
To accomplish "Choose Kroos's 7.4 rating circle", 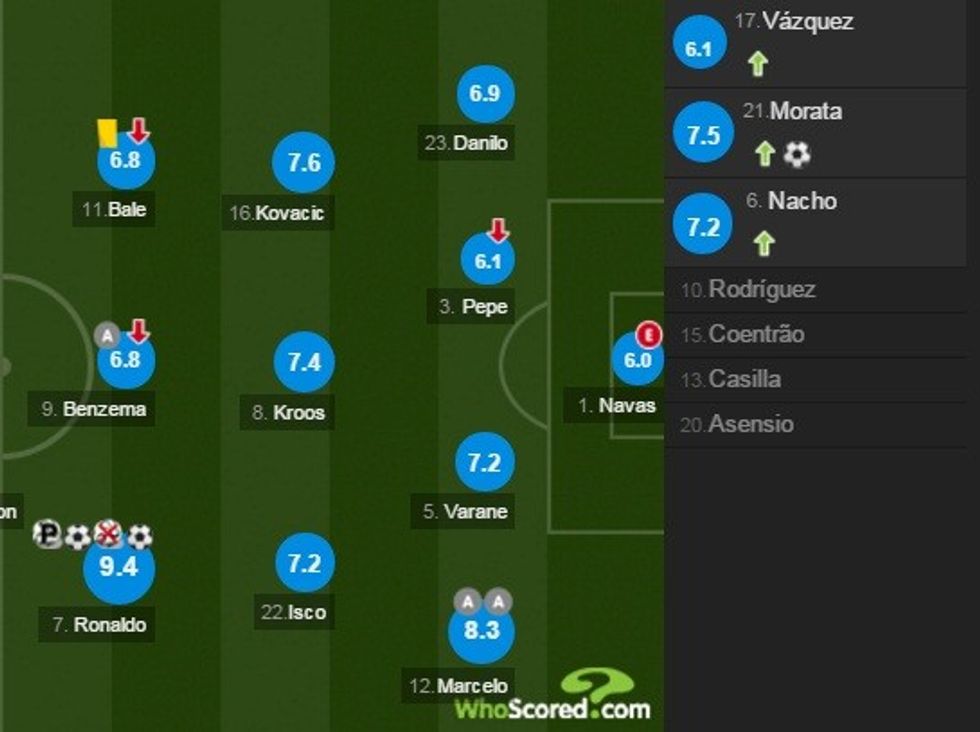I will click(x=303, y=363).
